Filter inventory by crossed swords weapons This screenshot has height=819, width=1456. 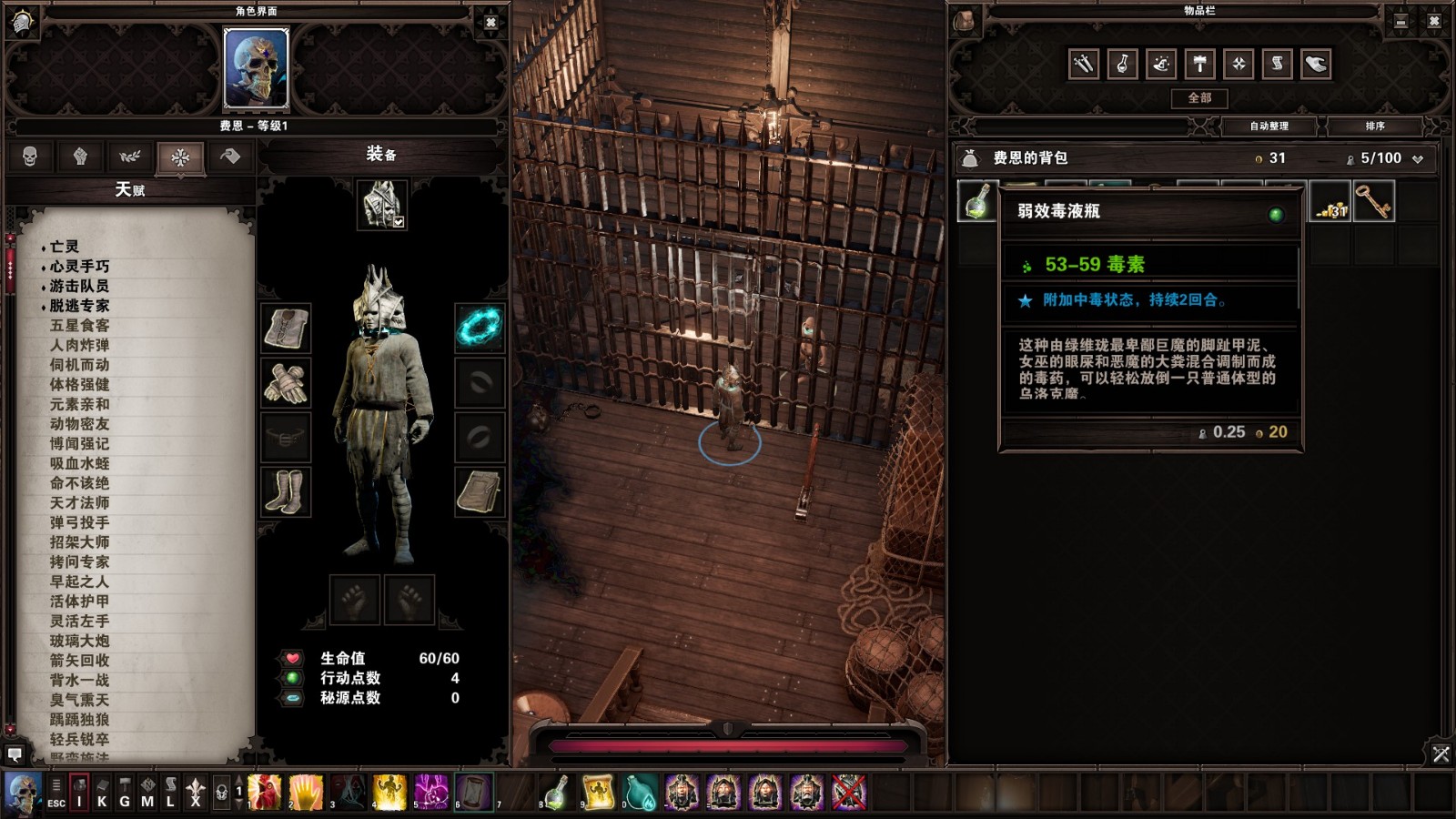click(1084, 64)
